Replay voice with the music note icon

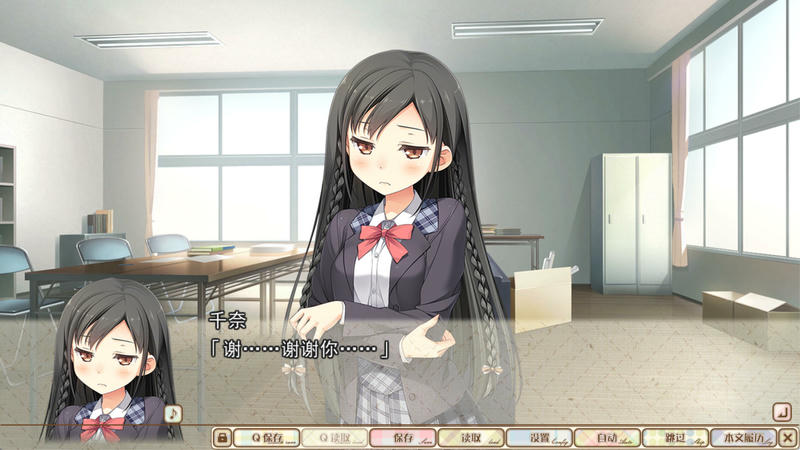point(173,412)
